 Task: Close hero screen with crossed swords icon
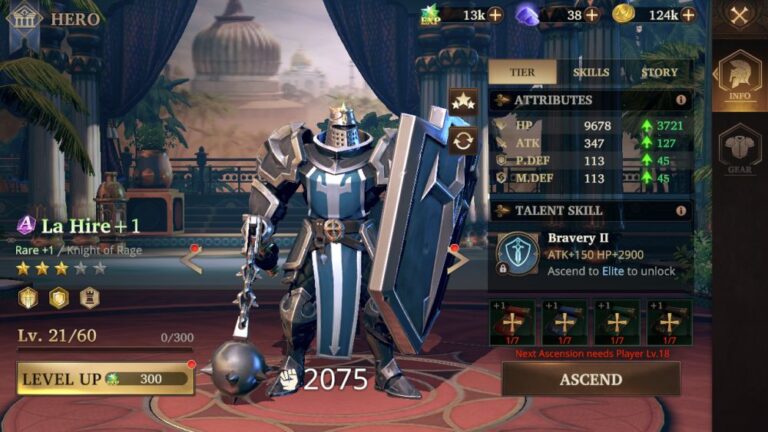pyautogui.click(x=740, y=15)
